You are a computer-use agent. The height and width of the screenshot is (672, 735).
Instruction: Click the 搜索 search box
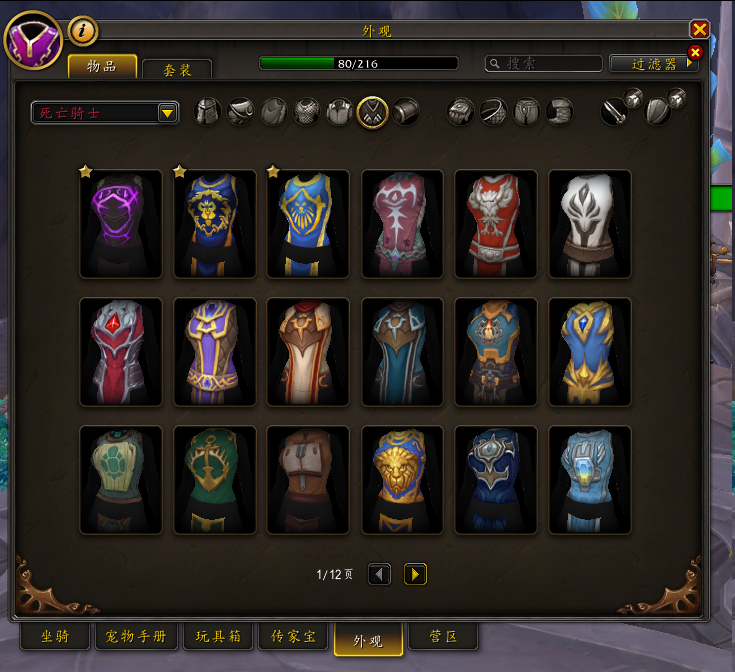click(x=545, y=63)
